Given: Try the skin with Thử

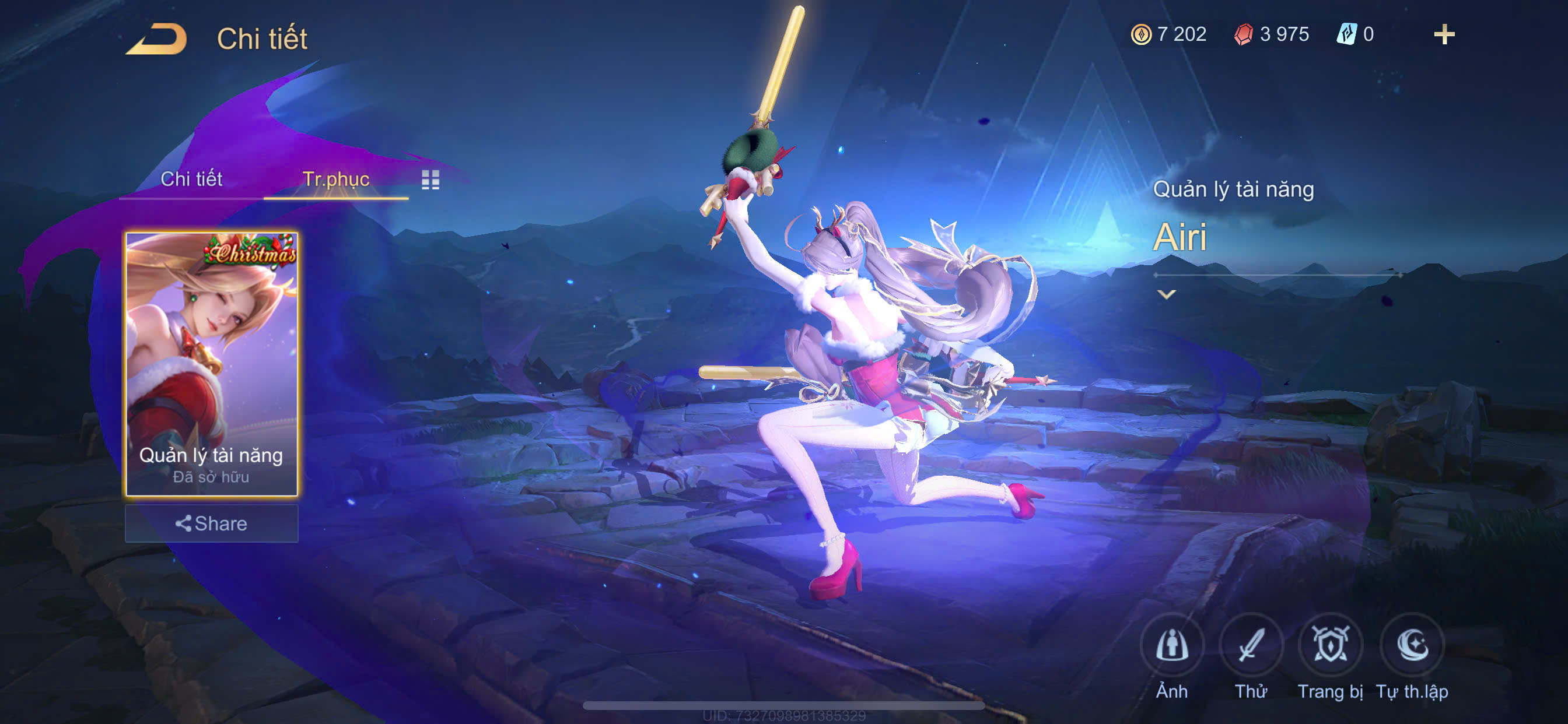Looking at the screenshot, I should pyautogui.click(x=1251, y=646).
